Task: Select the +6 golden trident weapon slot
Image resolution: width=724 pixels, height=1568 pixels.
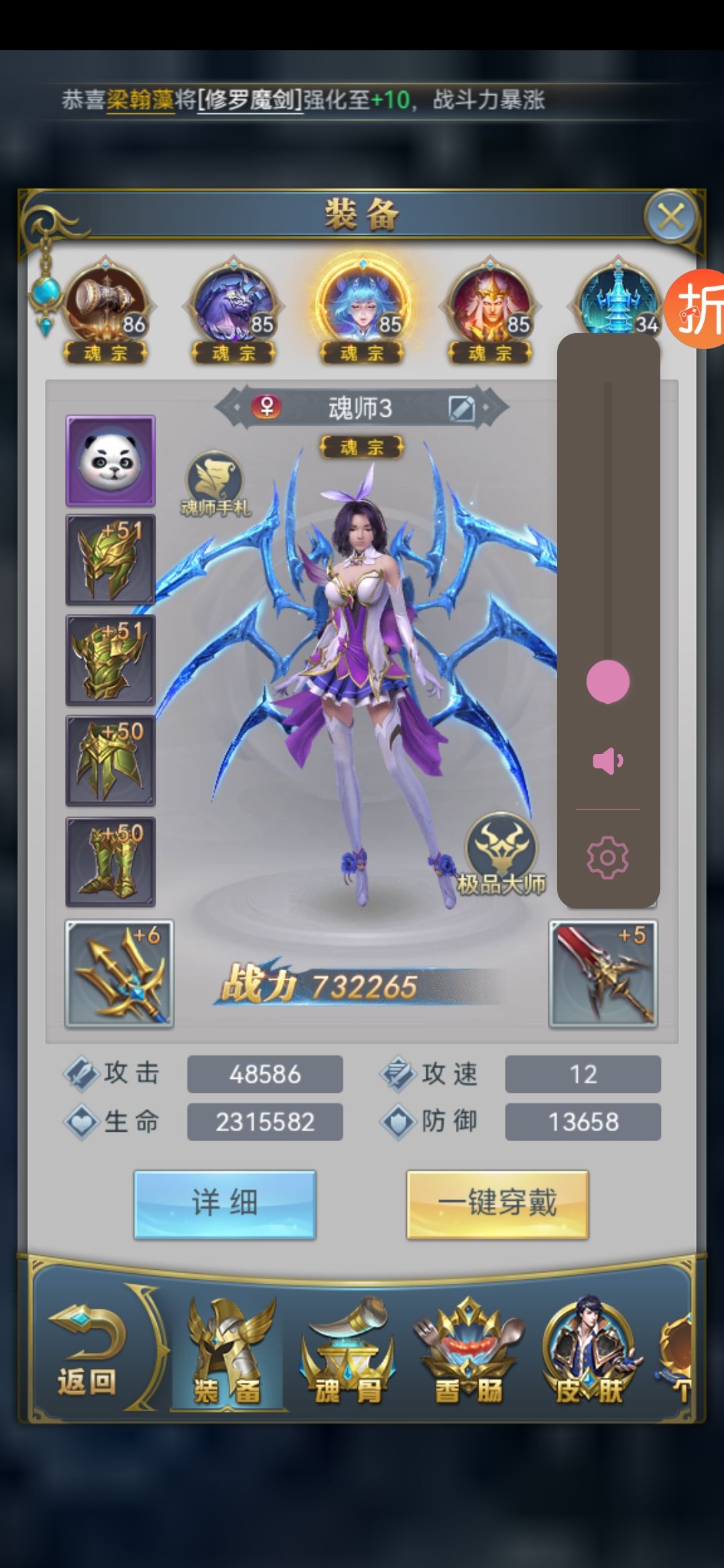Action: coord(119,974)
